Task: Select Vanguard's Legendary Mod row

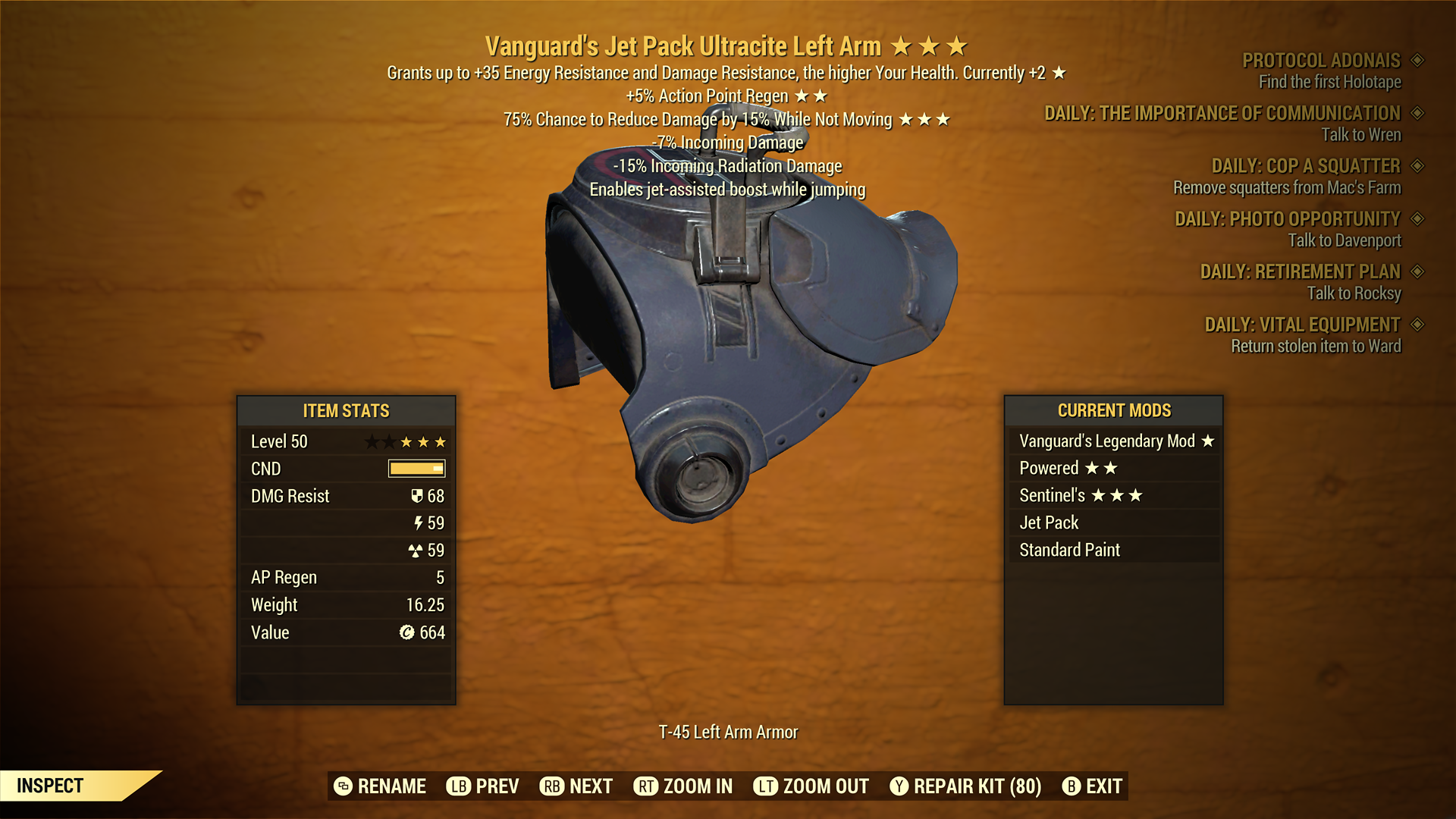Action: [x=1113, y=441]
